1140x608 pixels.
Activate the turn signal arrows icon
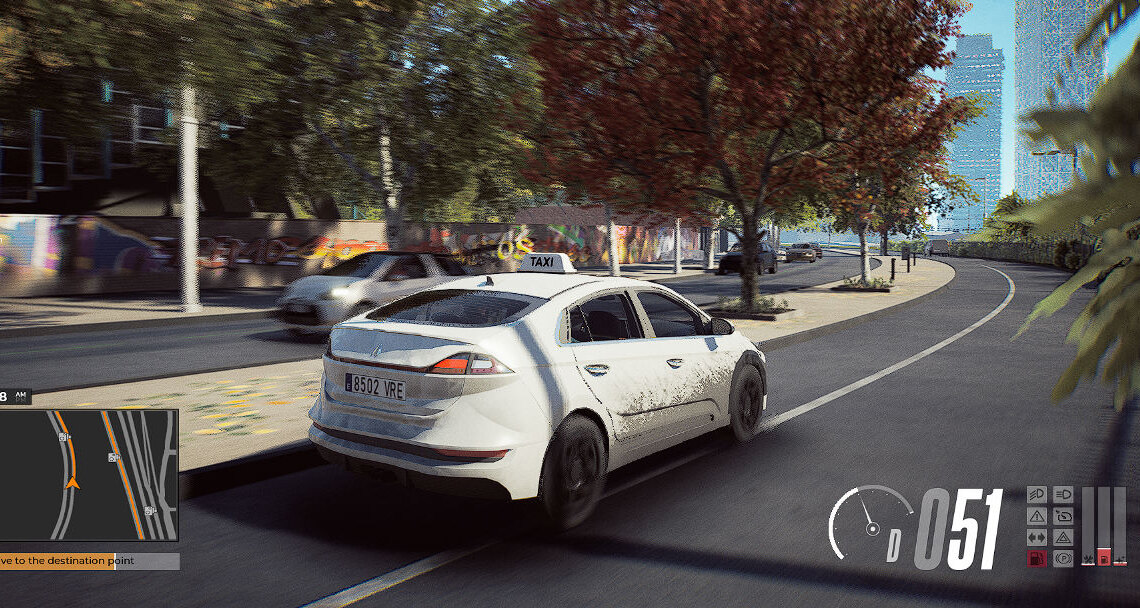point(1037,537)
